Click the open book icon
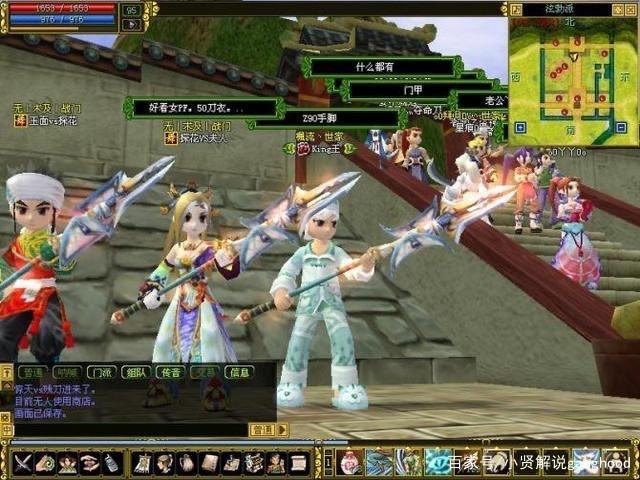 click(209, 463)
